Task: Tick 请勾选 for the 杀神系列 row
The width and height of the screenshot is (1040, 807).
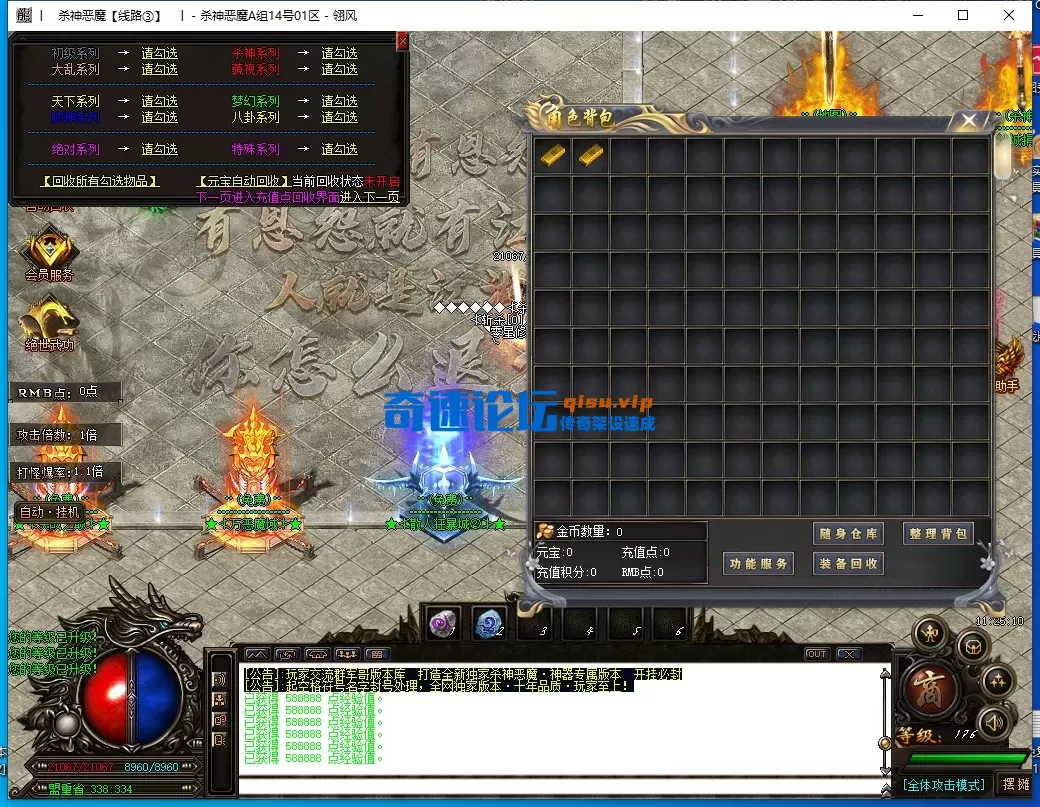Action: tap(339, 54)
